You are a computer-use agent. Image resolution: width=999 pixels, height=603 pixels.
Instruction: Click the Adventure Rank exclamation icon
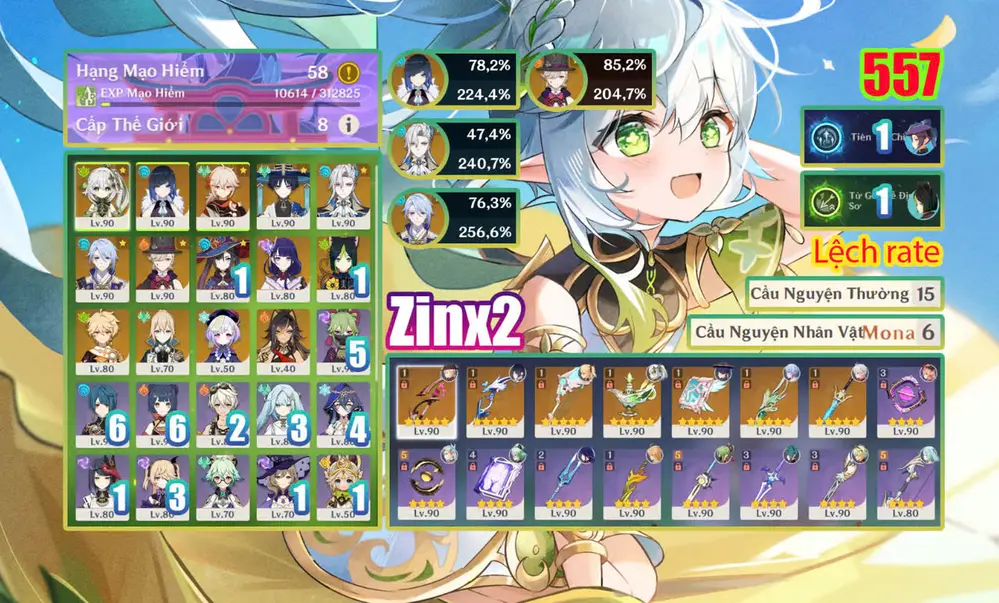[348, 72]
